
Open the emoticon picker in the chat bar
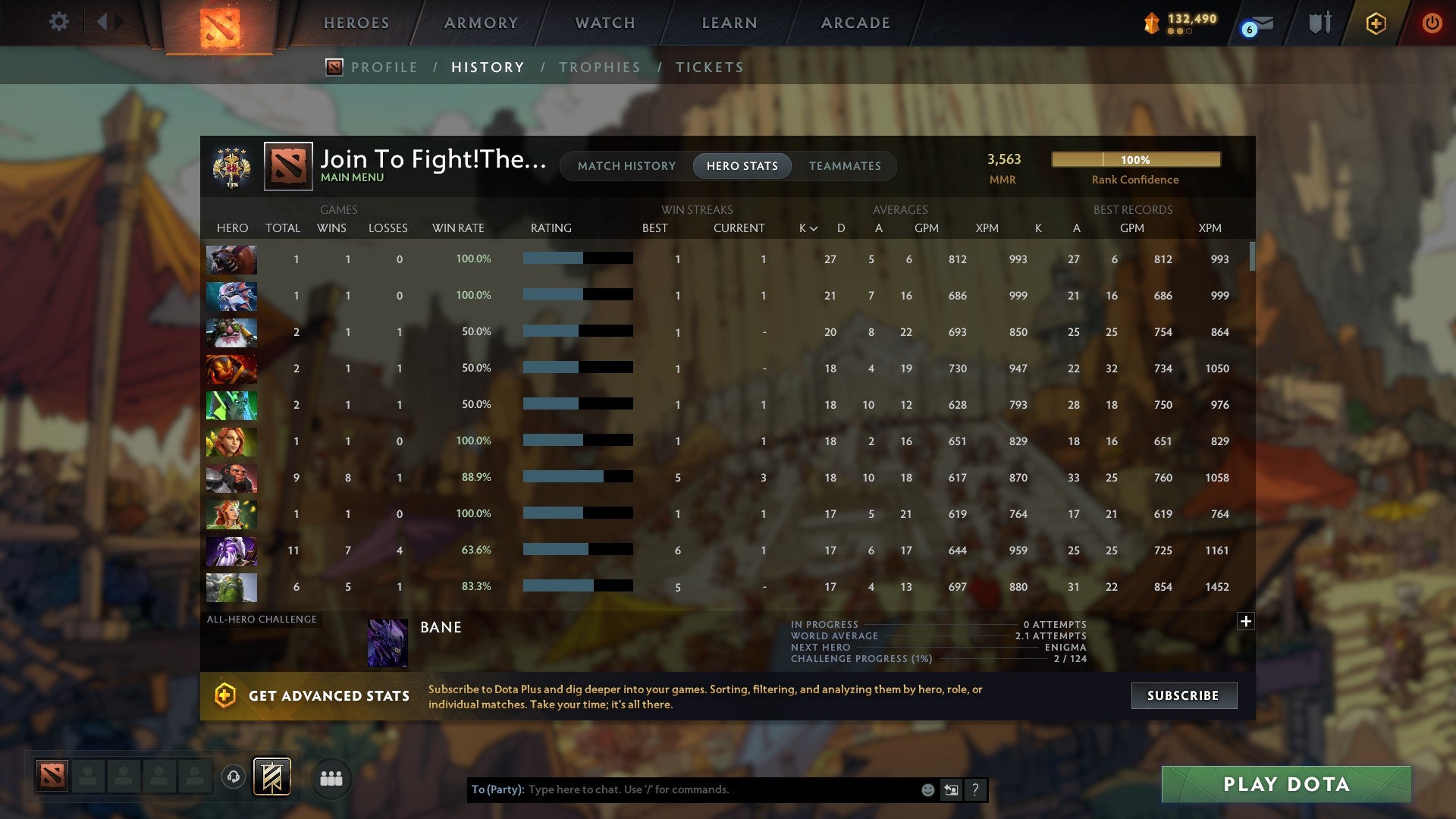tap(927, 789)
